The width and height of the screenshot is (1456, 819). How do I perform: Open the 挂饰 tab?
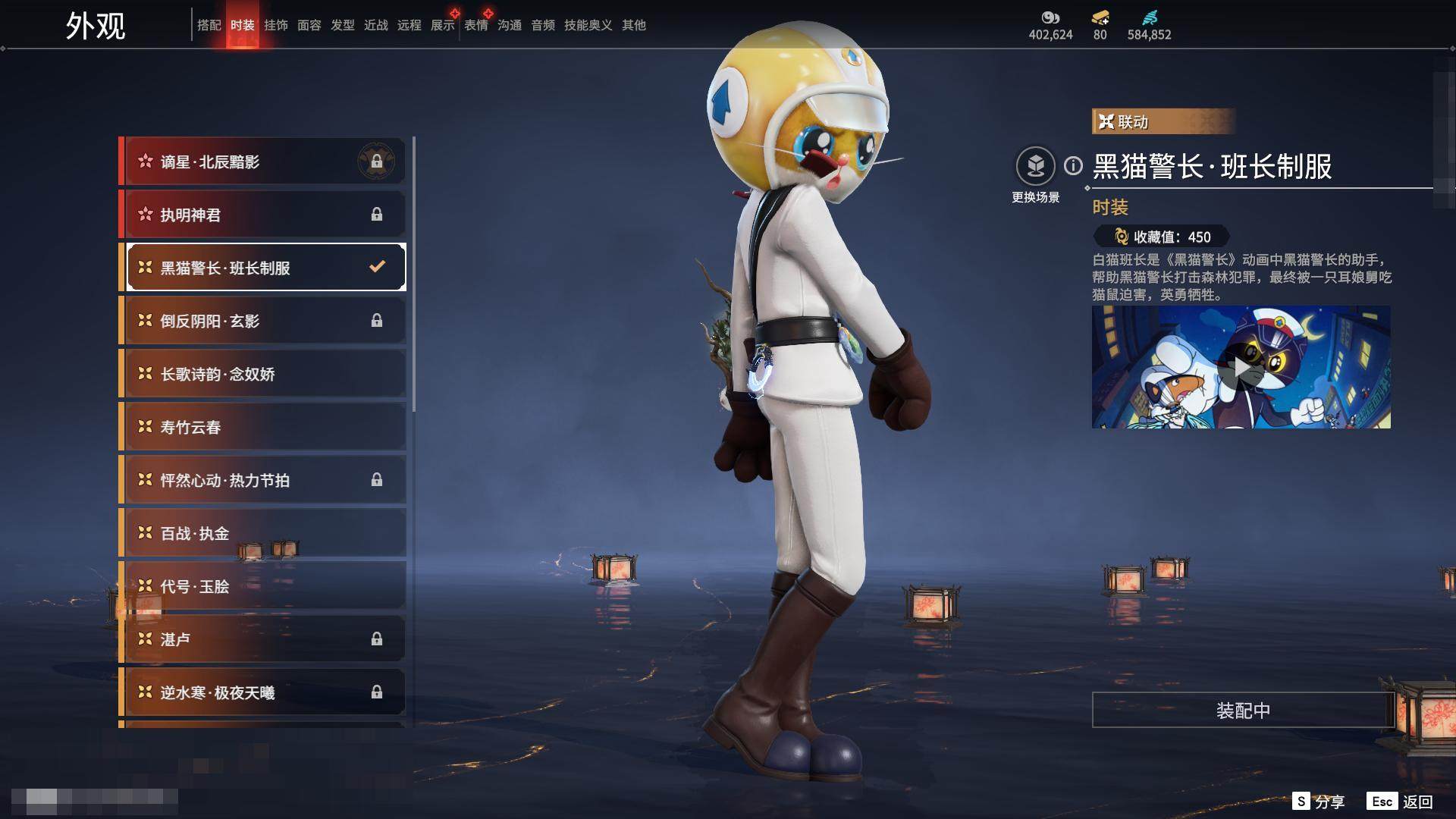click(x=275, y=25)
